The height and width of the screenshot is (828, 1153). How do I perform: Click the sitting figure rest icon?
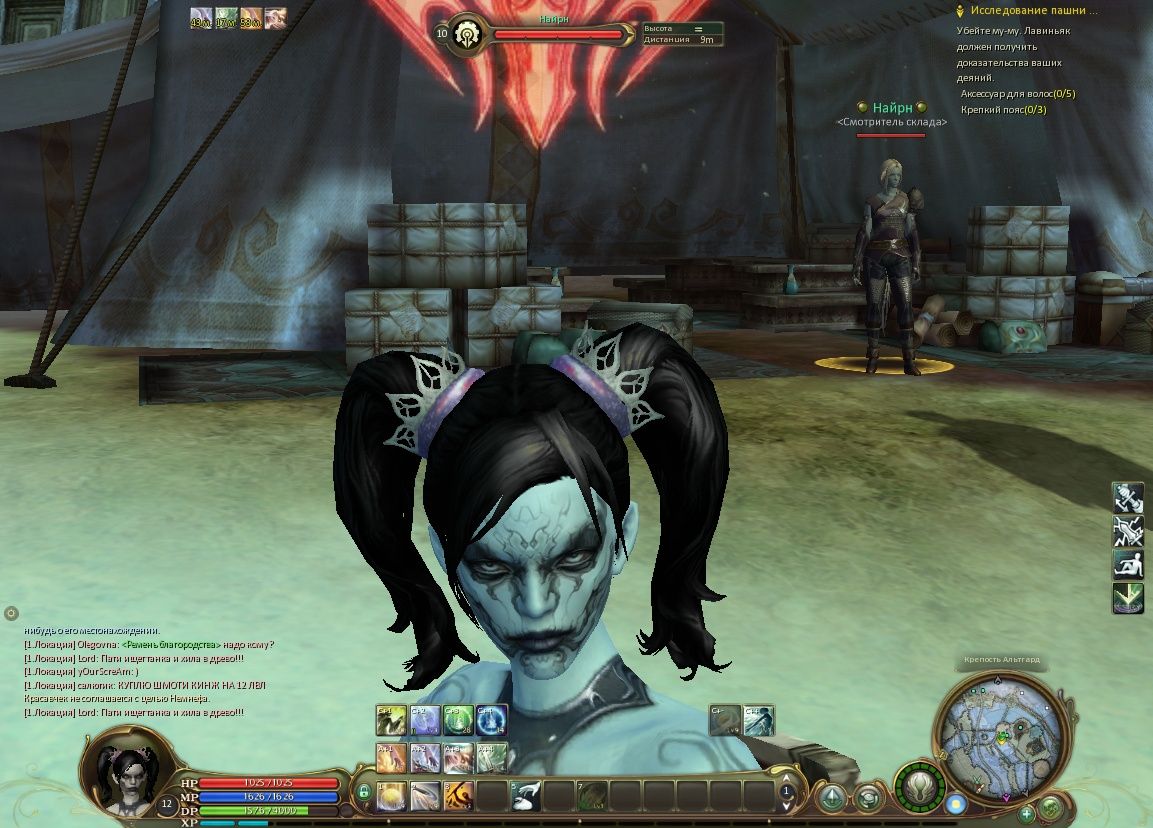(1128, 564)
